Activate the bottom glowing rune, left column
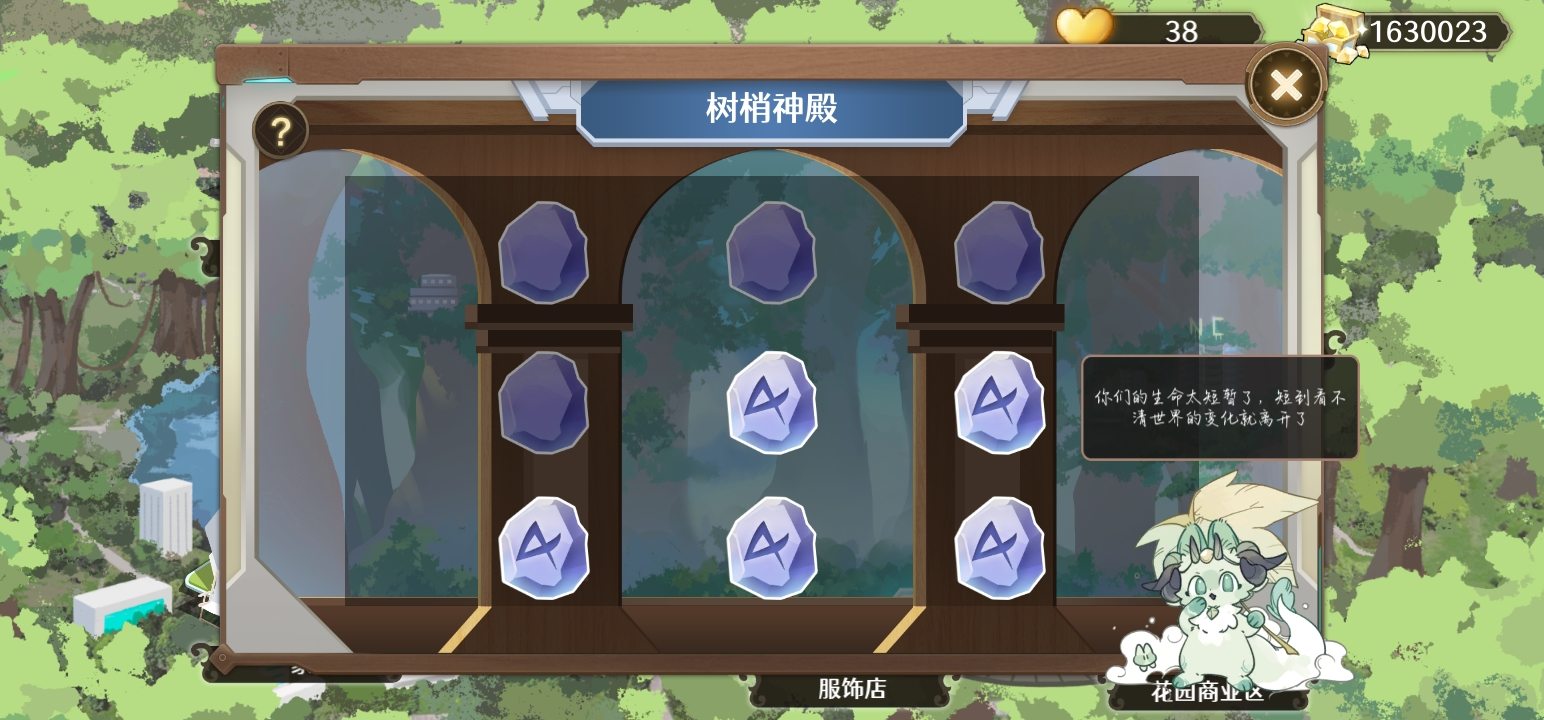The width and height of the screenshot is (1544, 720). point(545,545)
